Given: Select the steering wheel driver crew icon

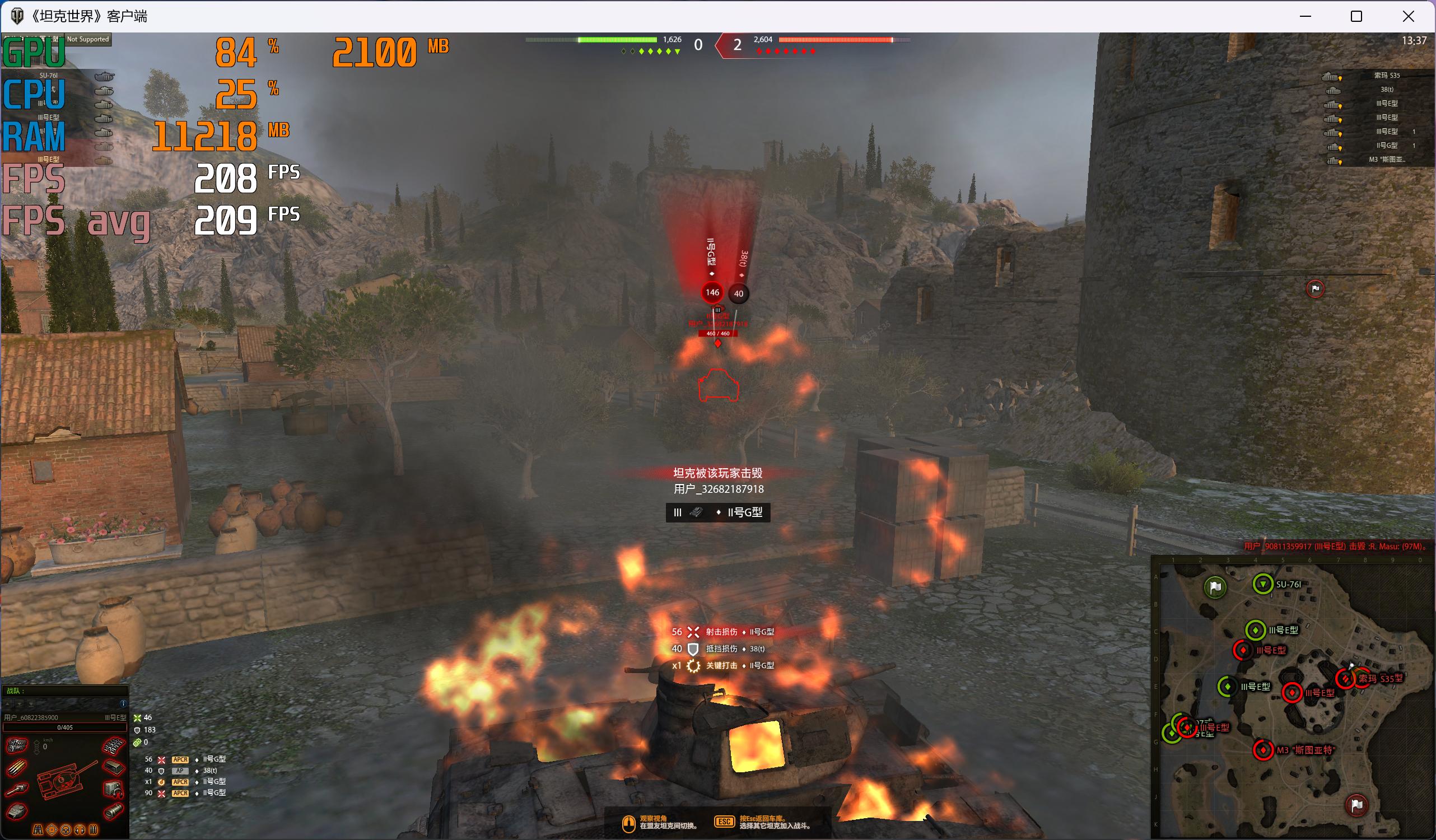Looking at the screenshot, I should pyautogui.click(x=66, y=830).
